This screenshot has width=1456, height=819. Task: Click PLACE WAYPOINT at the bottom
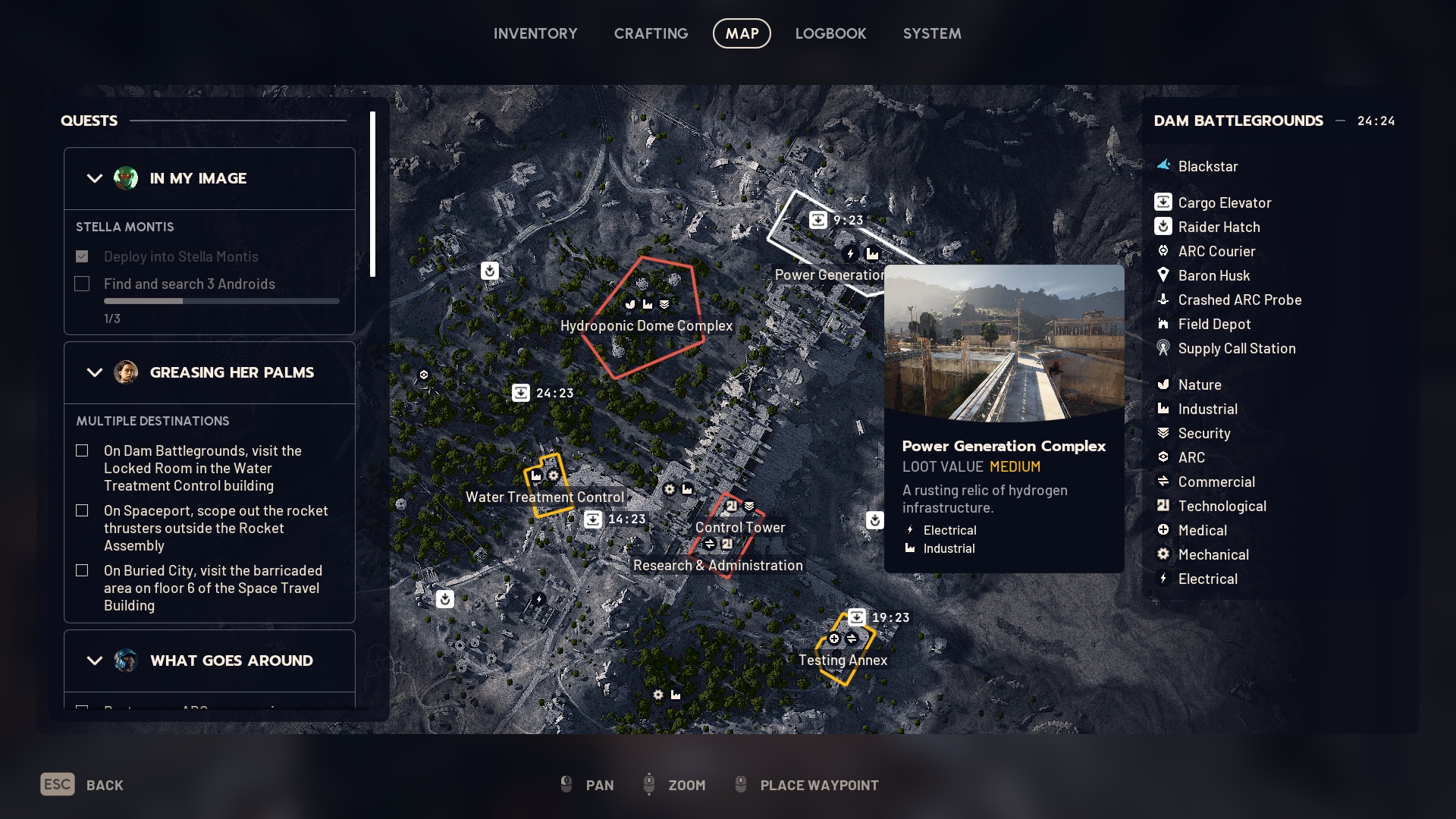coord(818,785)
